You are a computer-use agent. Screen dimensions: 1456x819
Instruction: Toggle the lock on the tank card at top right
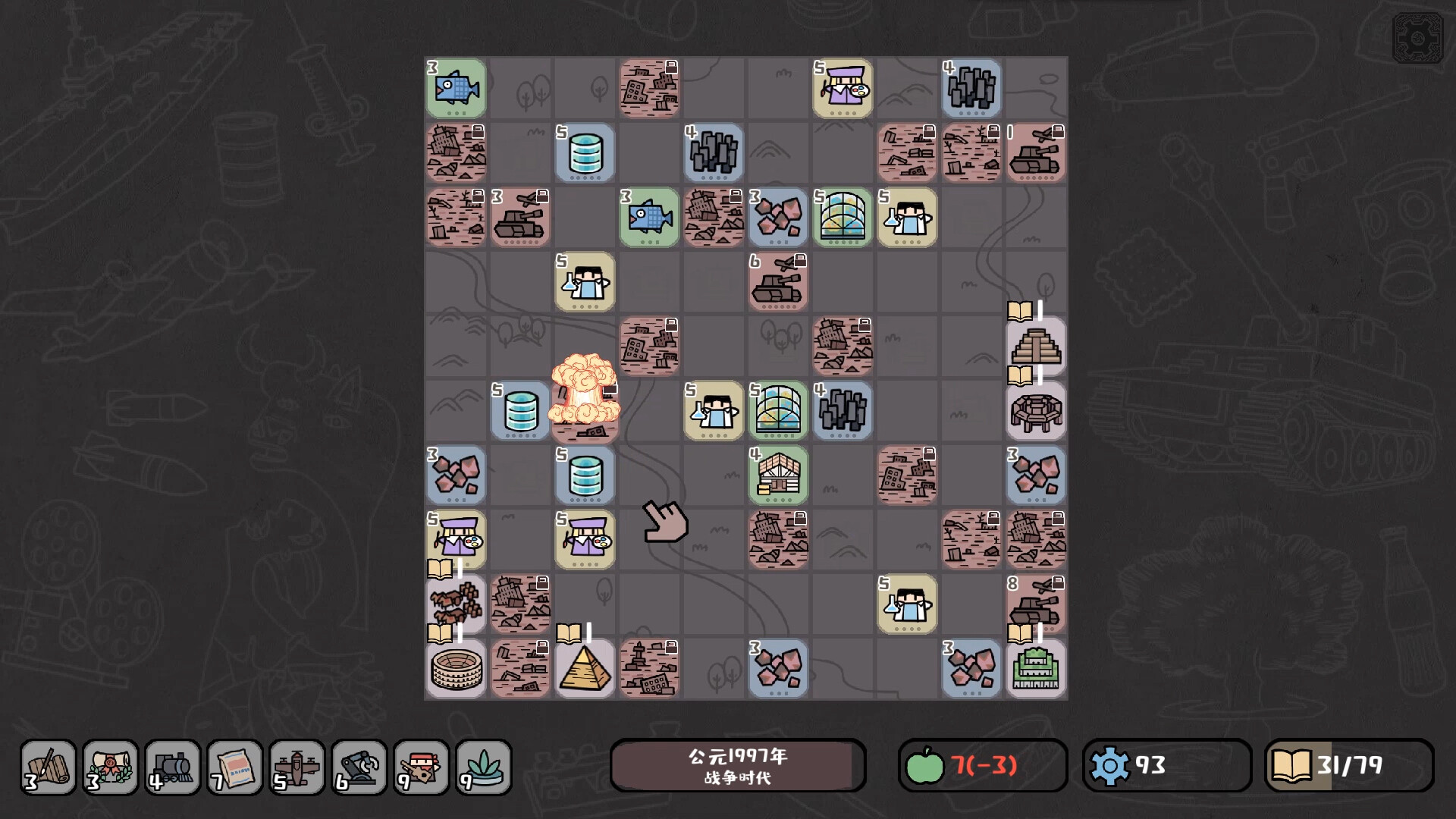[x=1059, y=131]
